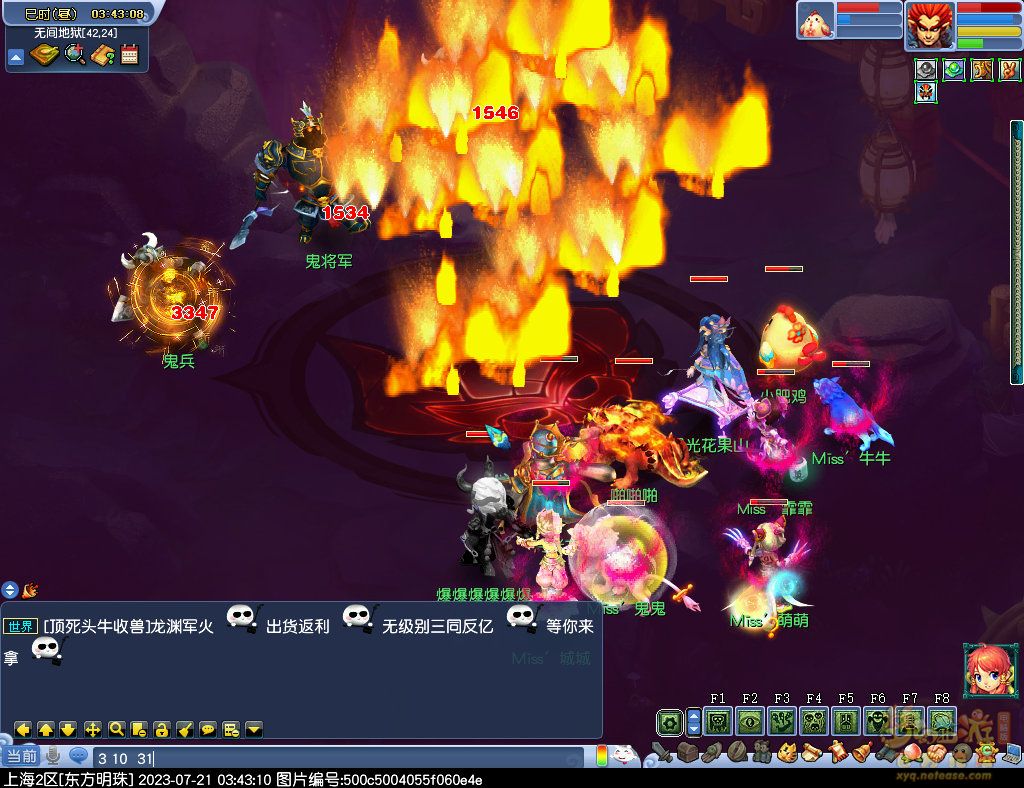The width and height of the screenshot is (1024, 788).
Task: Select the red-haired character portrait at top right
Action: (928, 25)
